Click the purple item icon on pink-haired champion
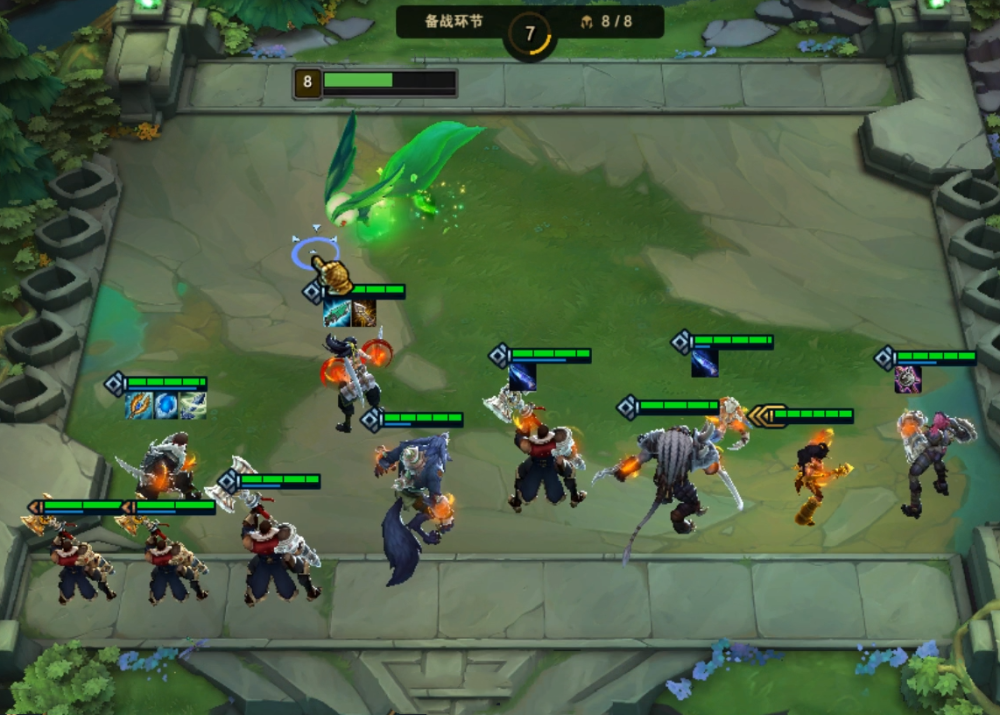 (908, 379)
